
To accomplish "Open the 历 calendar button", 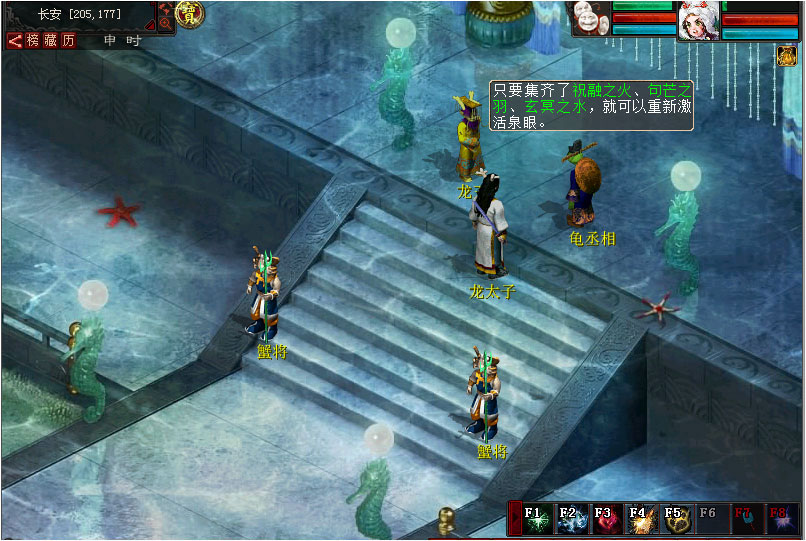I will click(x=68, y=41).
